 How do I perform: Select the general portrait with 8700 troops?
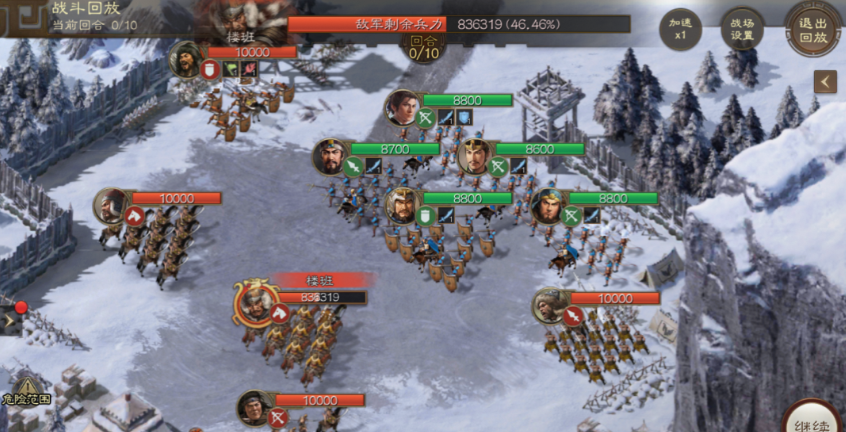tap(331, 157)
